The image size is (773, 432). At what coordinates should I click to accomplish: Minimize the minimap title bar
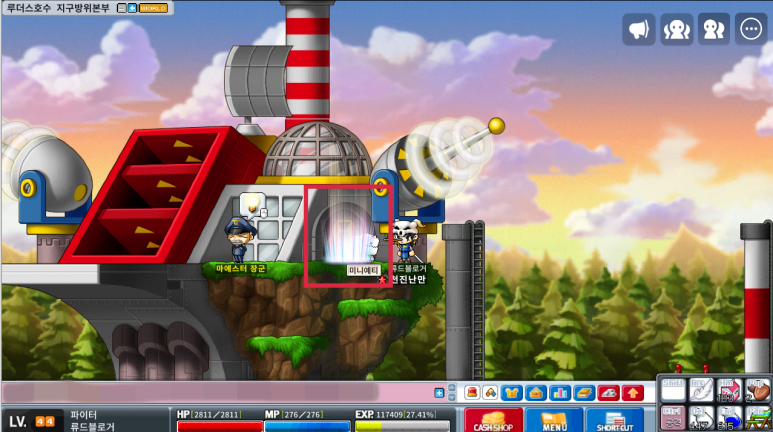pos(121,8)
